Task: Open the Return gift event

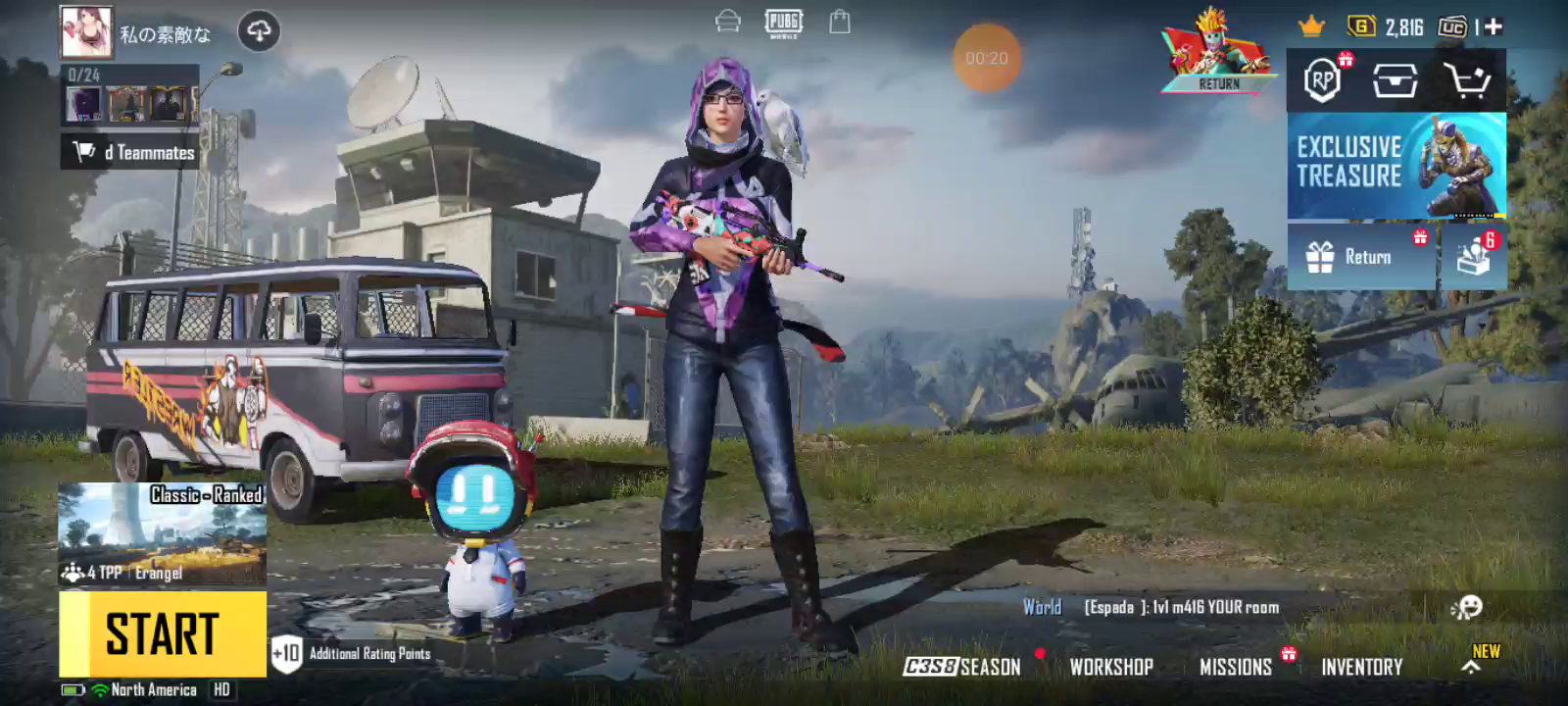Action: tap(1360, 257)
